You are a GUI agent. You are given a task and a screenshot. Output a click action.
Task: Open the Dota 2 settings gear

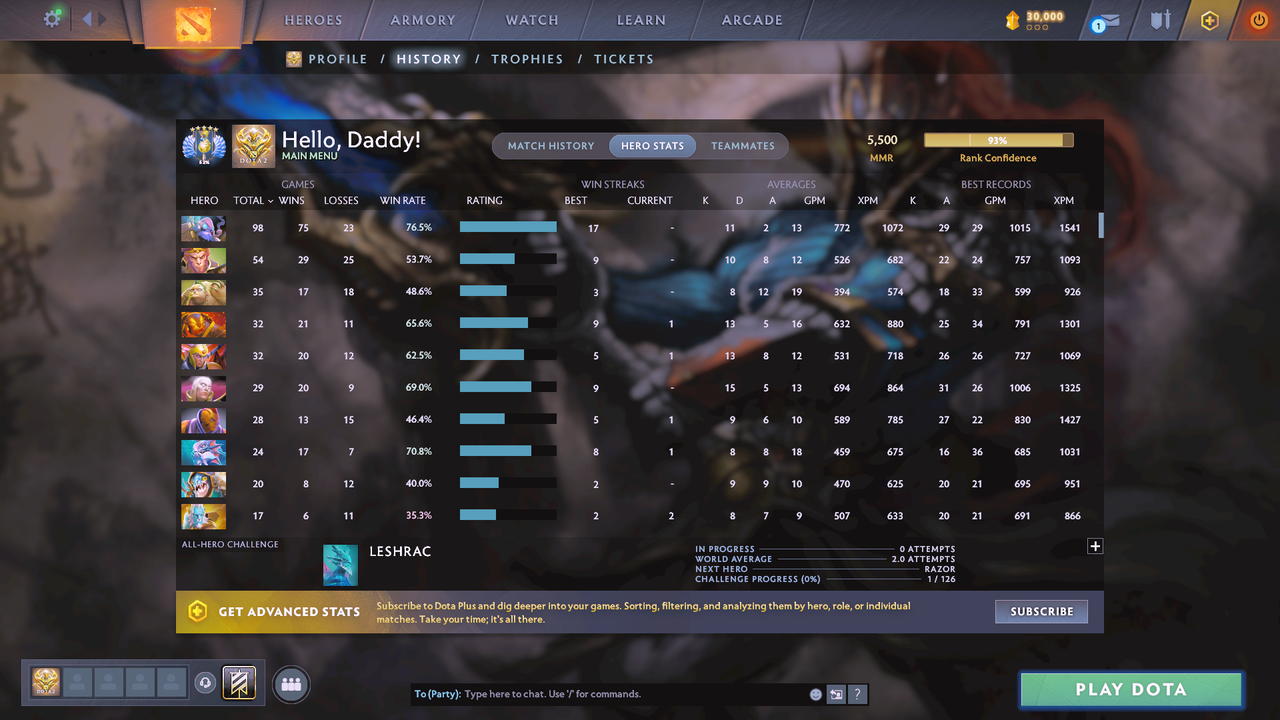[x=53, y=18]
